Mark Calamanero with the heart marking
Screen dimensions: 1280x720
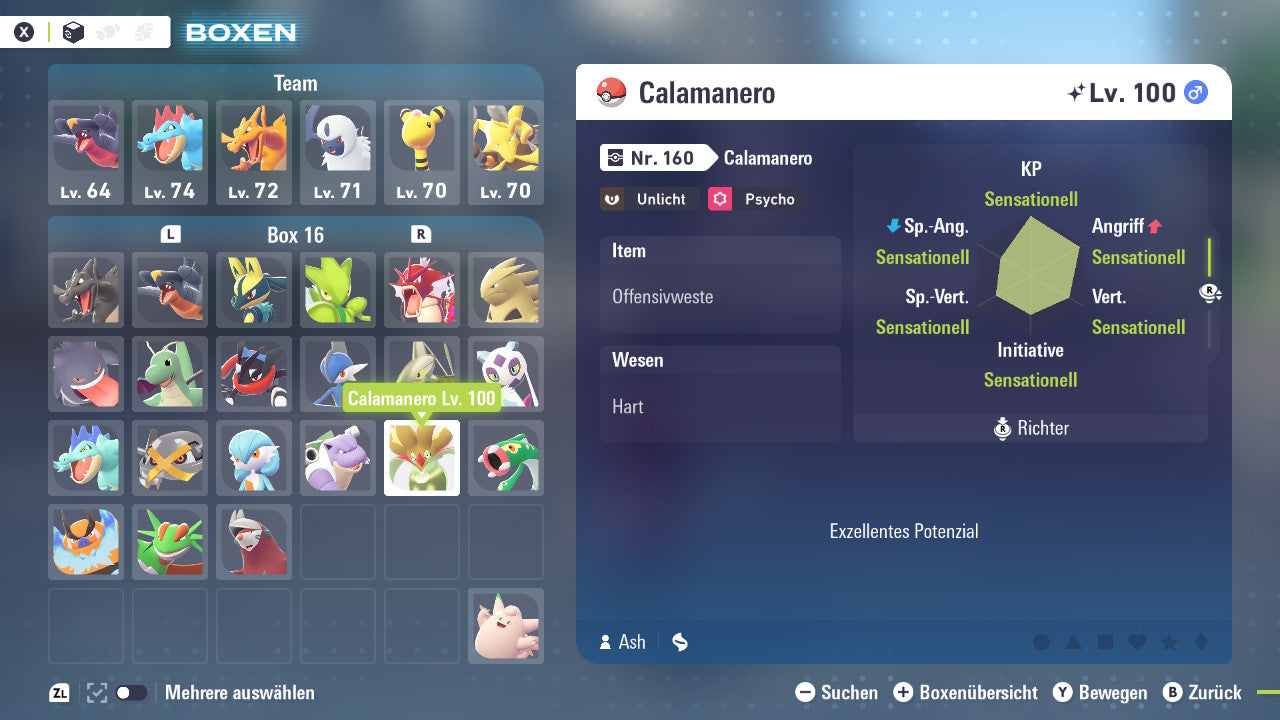tap(1137, 642)
